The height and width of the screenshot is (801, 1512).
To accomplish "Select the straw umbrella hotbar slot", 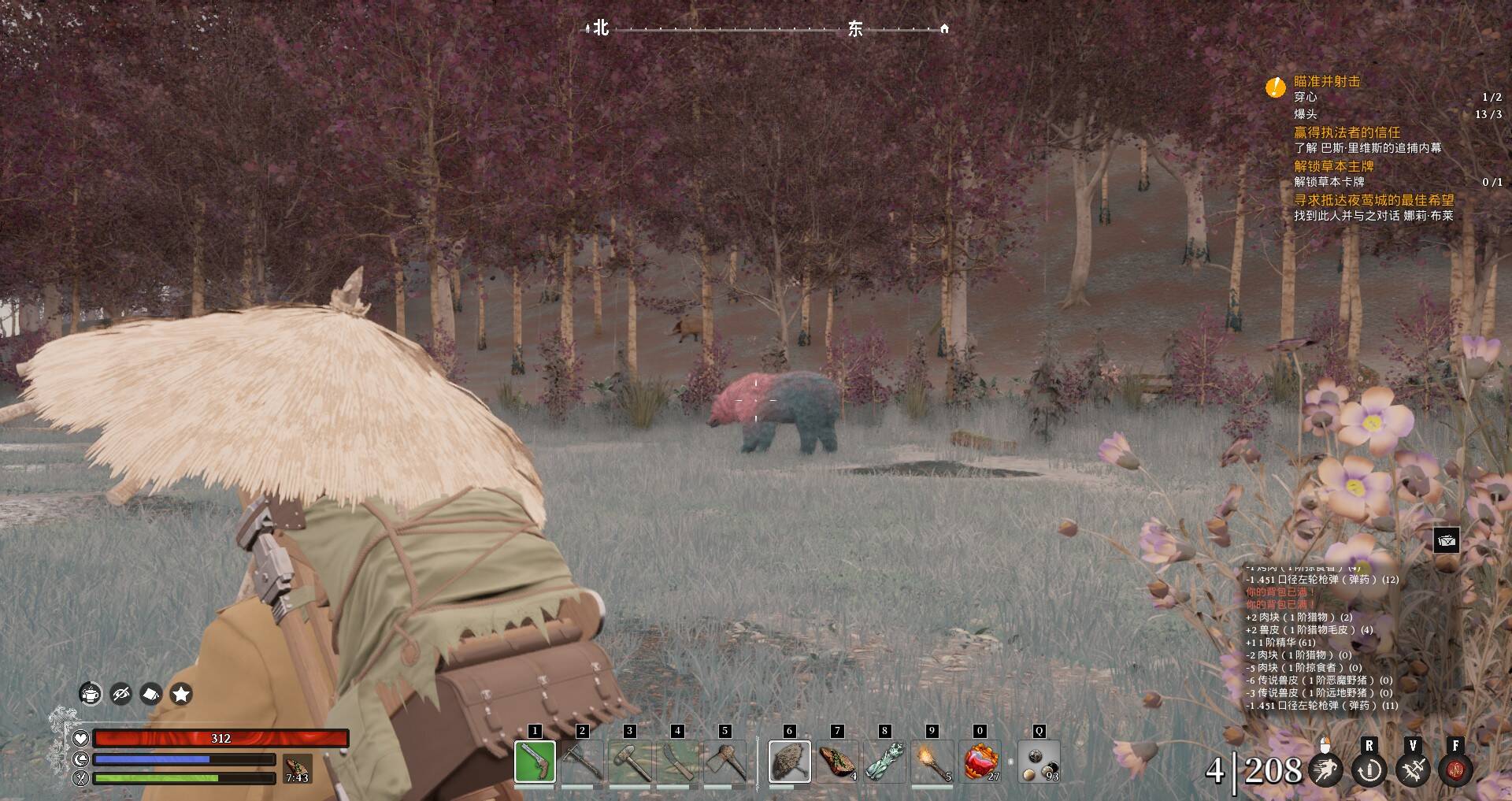I will tap(789, 762).
